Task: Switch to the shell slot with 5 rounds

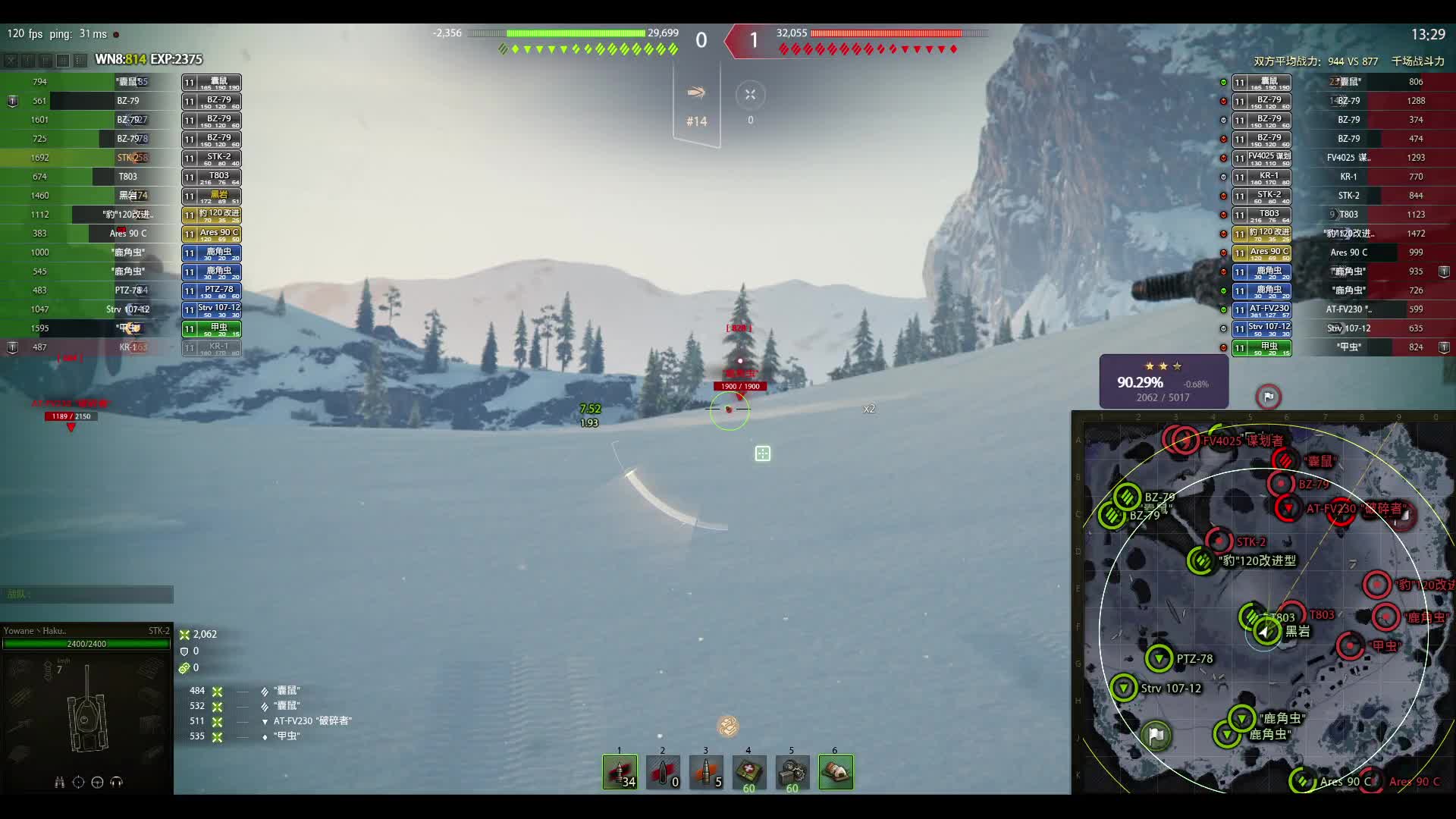Action: click(706, 772)
